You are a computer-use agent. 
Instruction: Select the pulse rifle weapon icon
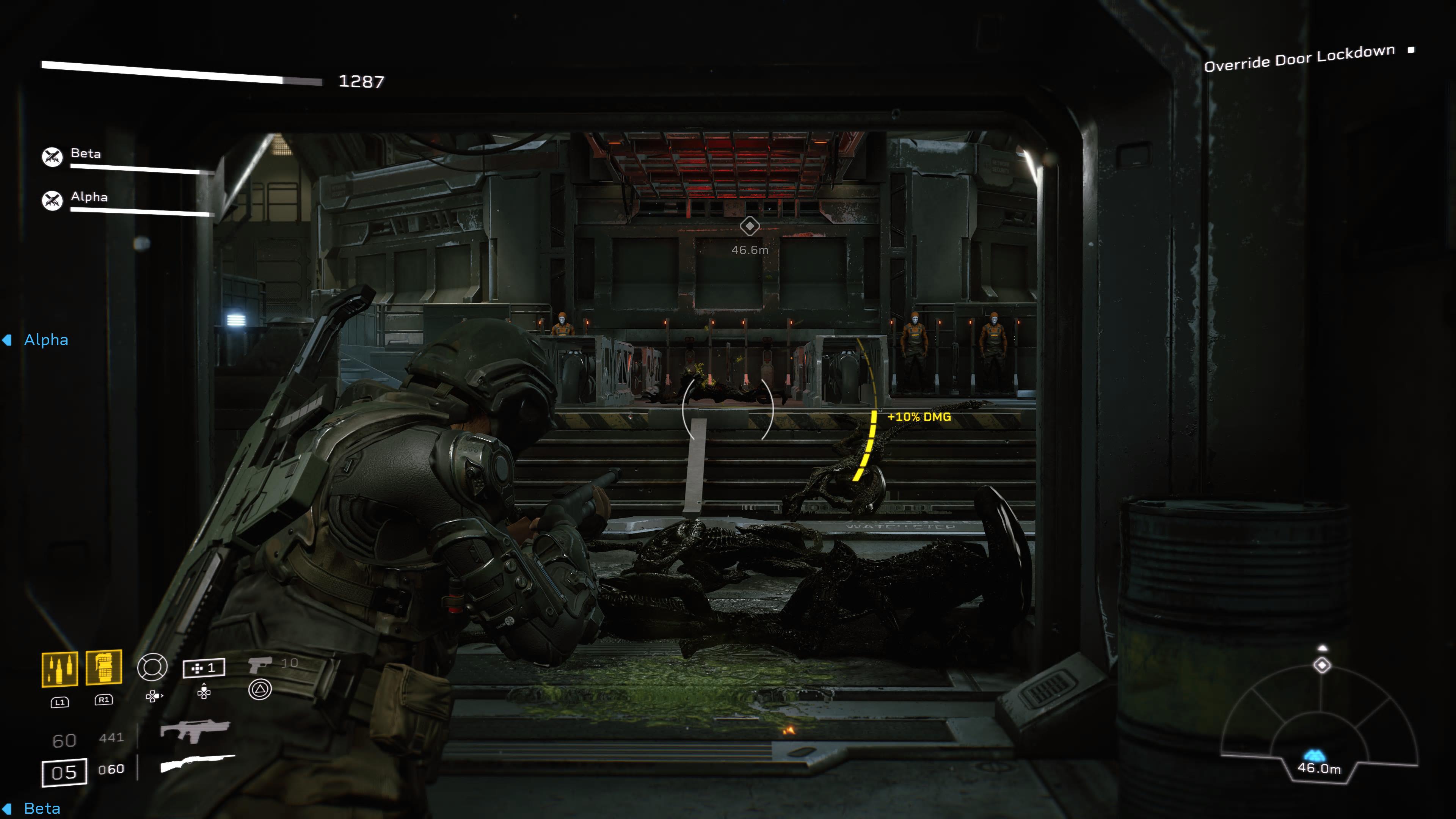pos(195,730)
